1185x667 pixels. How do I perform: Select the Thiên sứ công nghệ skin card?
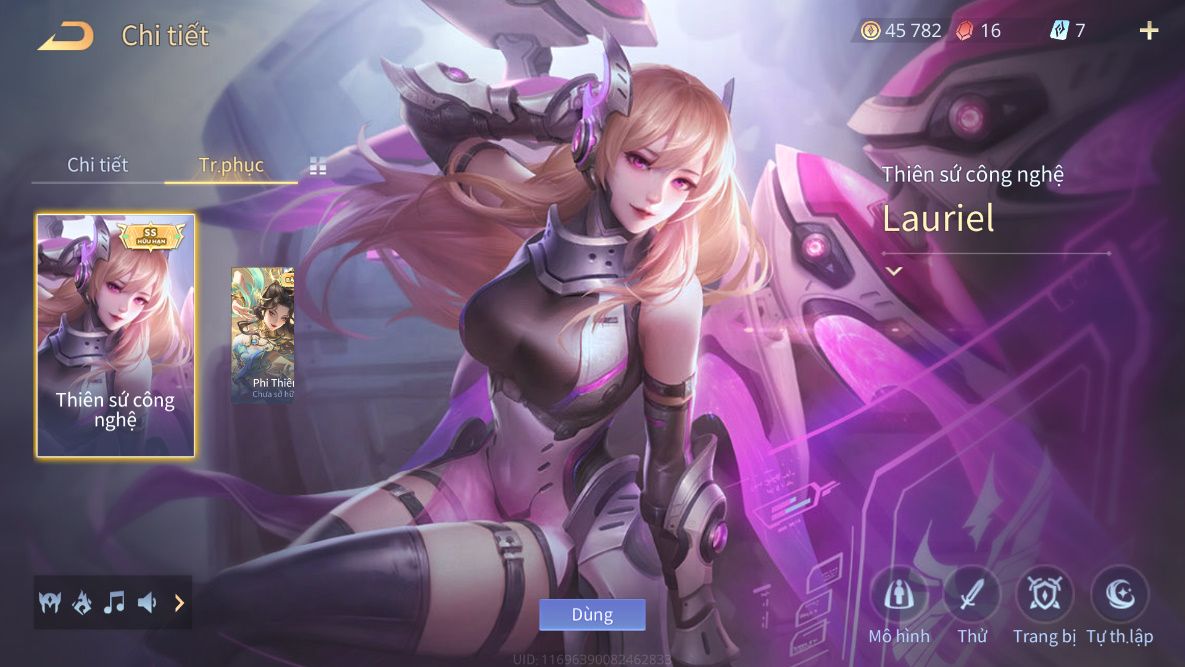pos(116,335)
